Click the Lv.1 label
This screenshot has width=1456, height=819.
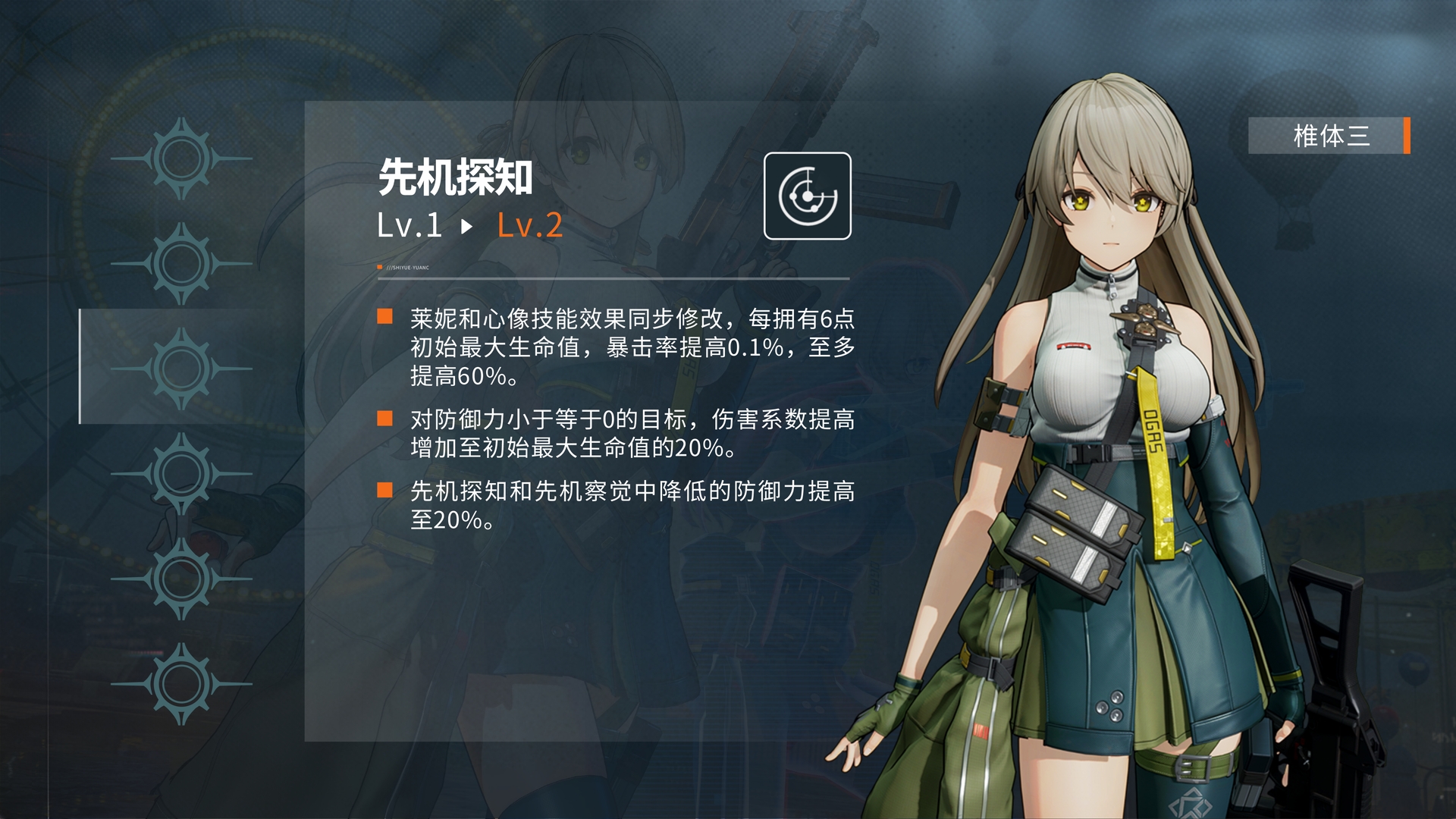click(x=409, y=225)
